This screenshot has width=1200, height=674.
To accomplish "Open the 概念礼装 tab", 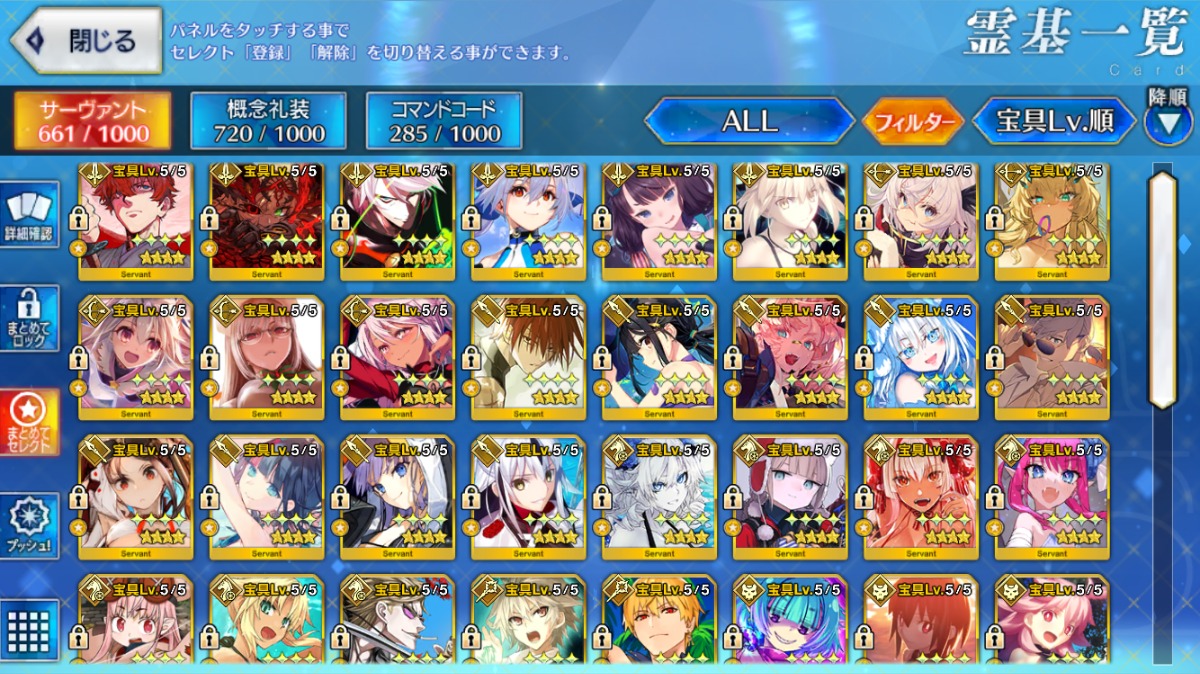I will click(268, 122).
